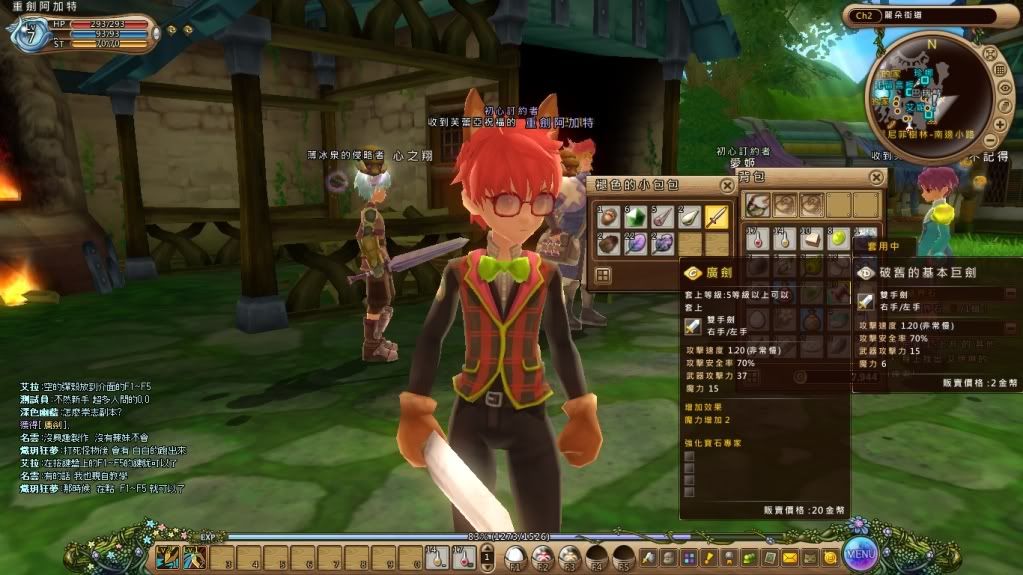Use the first sword skill on hotbar
This screenshot has width=1023, height=575.
[x=166, y=556]
